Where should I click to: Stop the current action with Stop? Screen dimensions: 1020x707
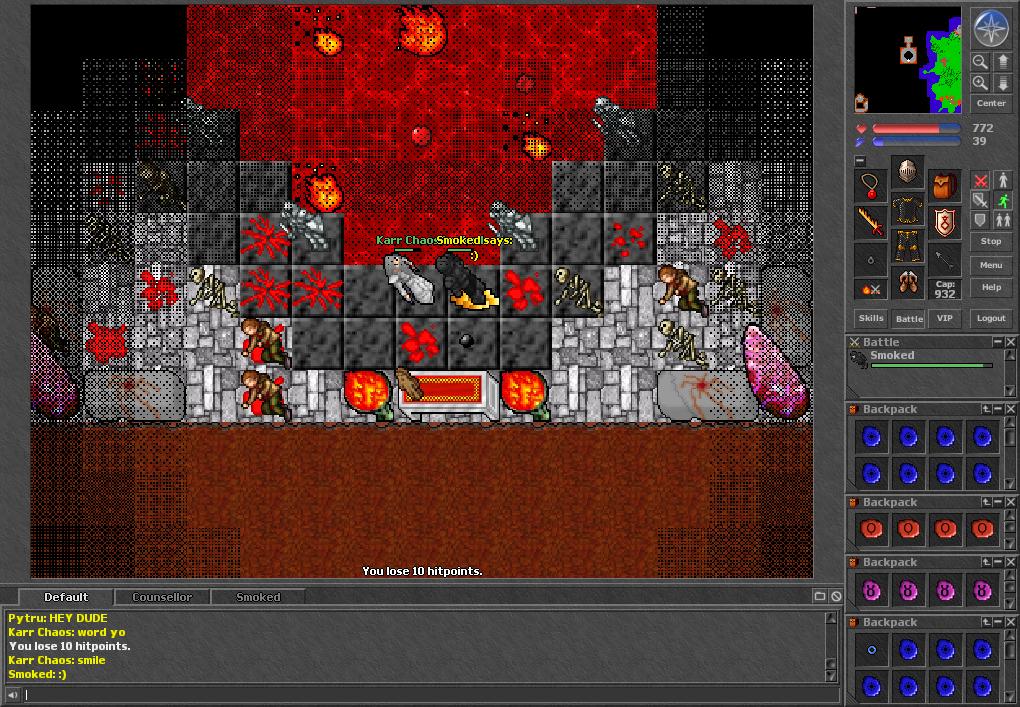[x=990, y=241]
